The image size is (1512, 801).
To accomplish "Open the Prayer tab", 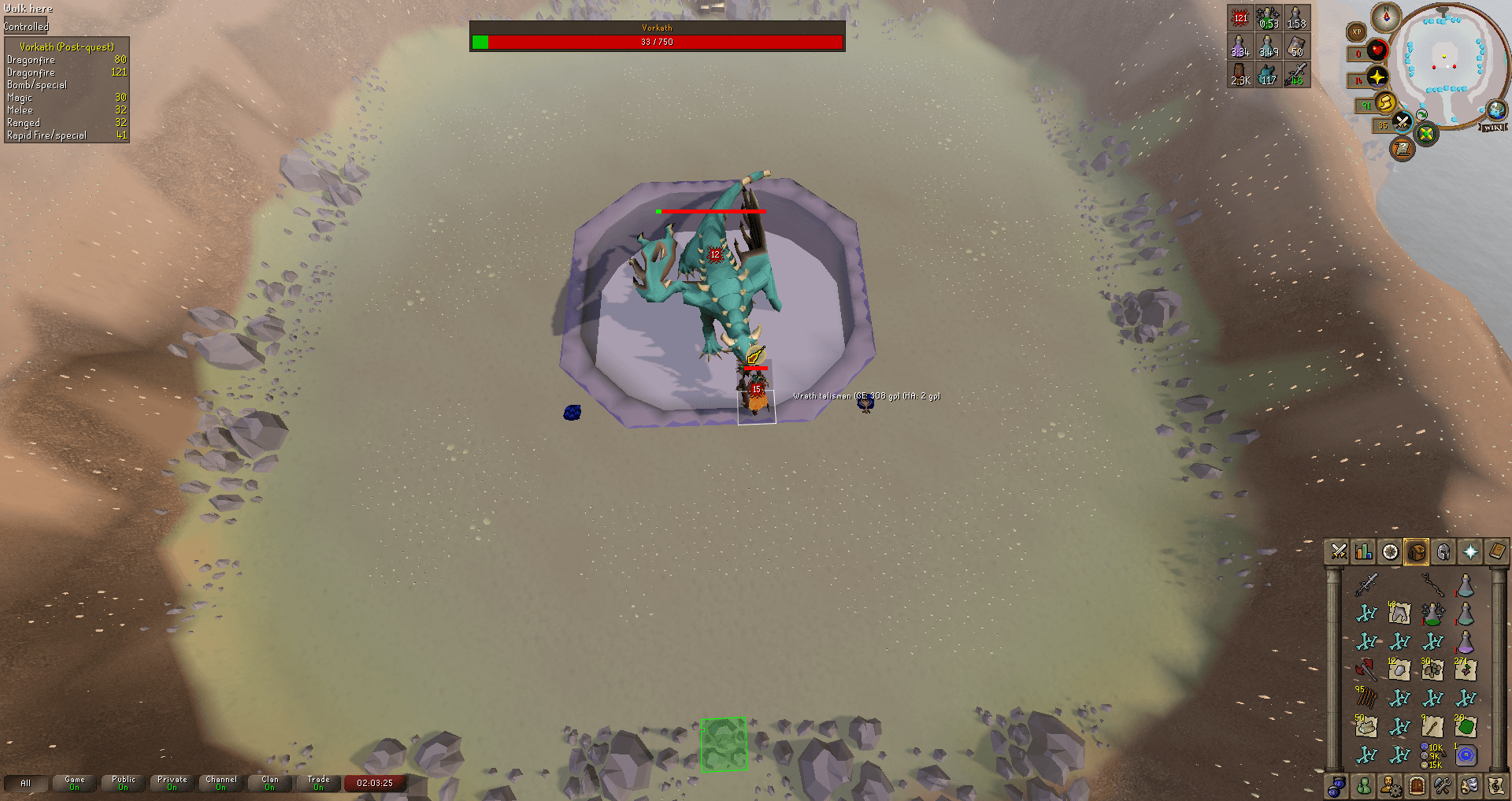I will point(1469,551).
